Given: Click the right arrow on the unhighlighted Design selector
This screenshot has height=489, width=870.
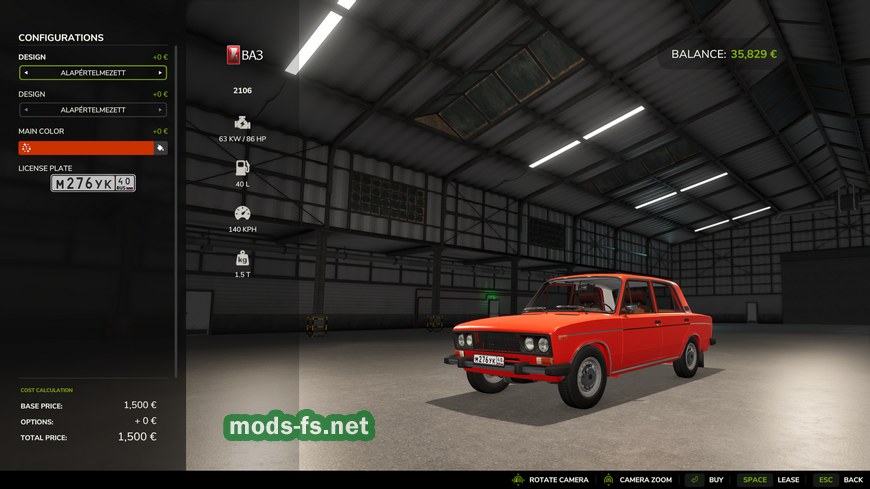Looking at the screenshot, I should click(x=159, y=110).
